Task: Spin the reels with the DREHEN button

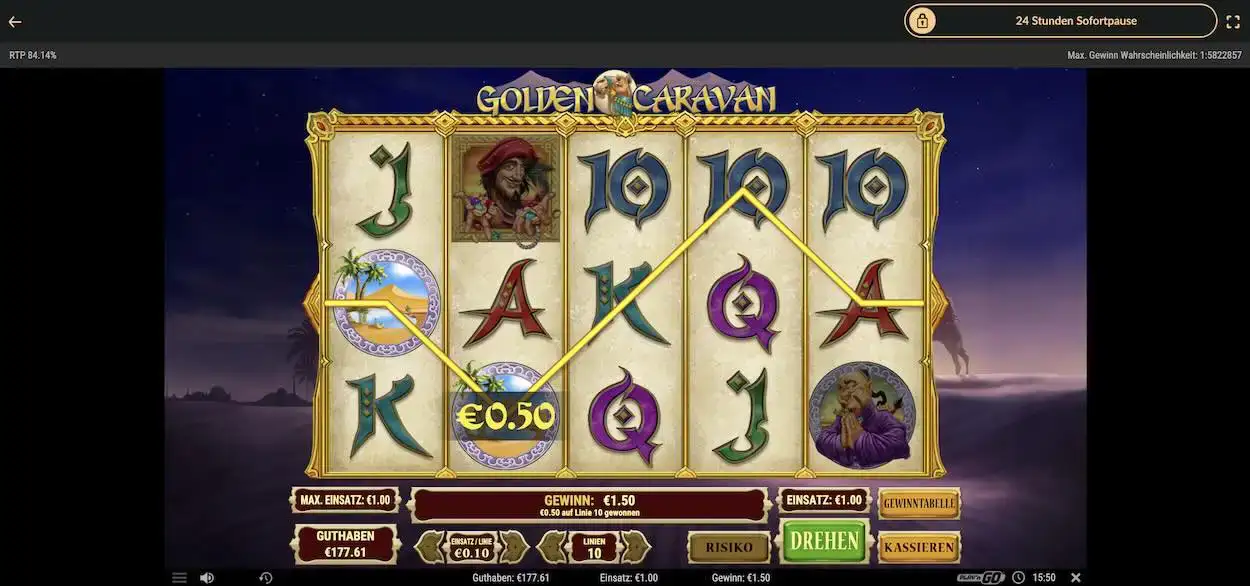Action: coord(824,542)
